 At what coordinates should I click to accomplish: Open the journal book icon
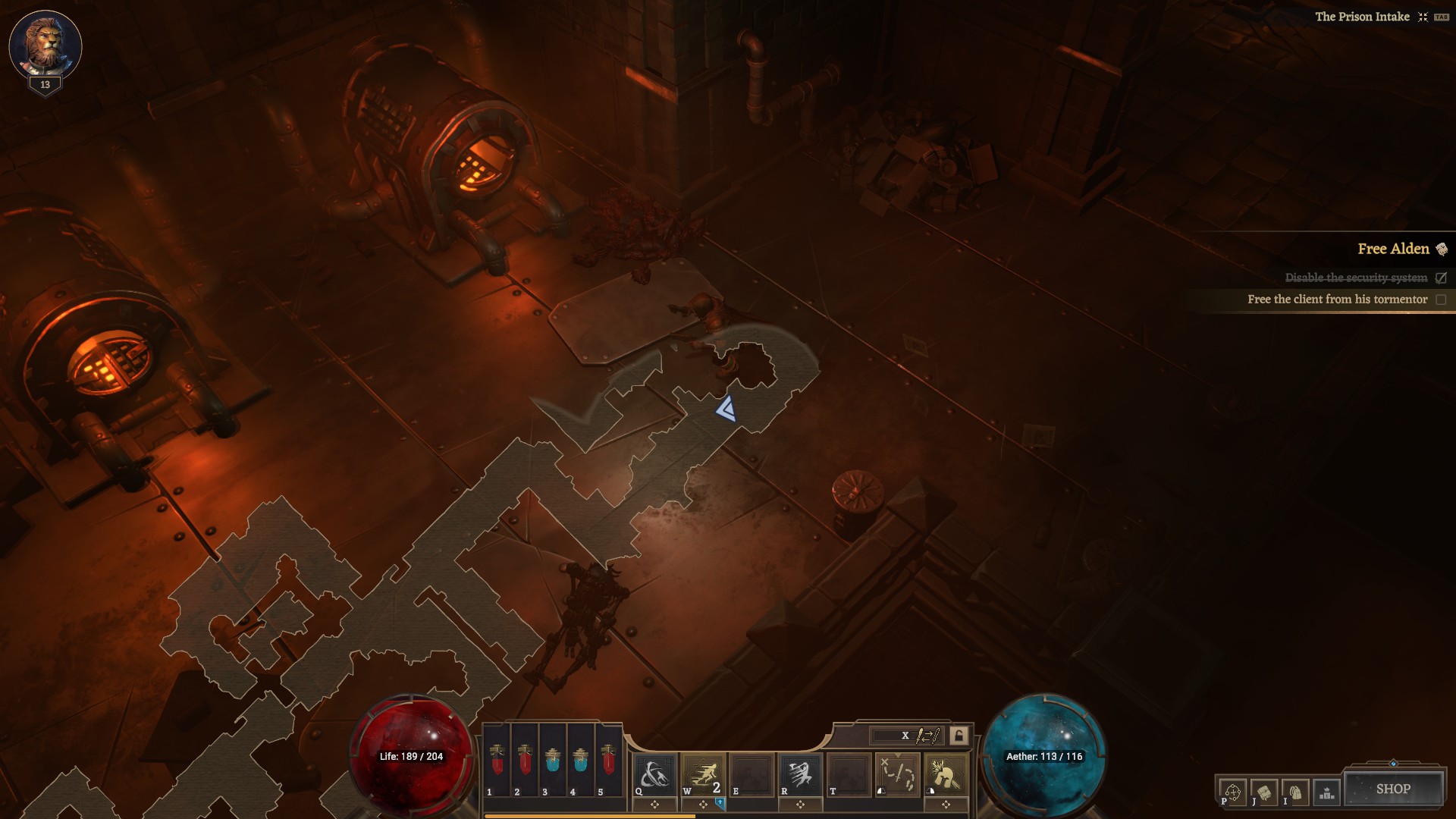coord(1264,792)
